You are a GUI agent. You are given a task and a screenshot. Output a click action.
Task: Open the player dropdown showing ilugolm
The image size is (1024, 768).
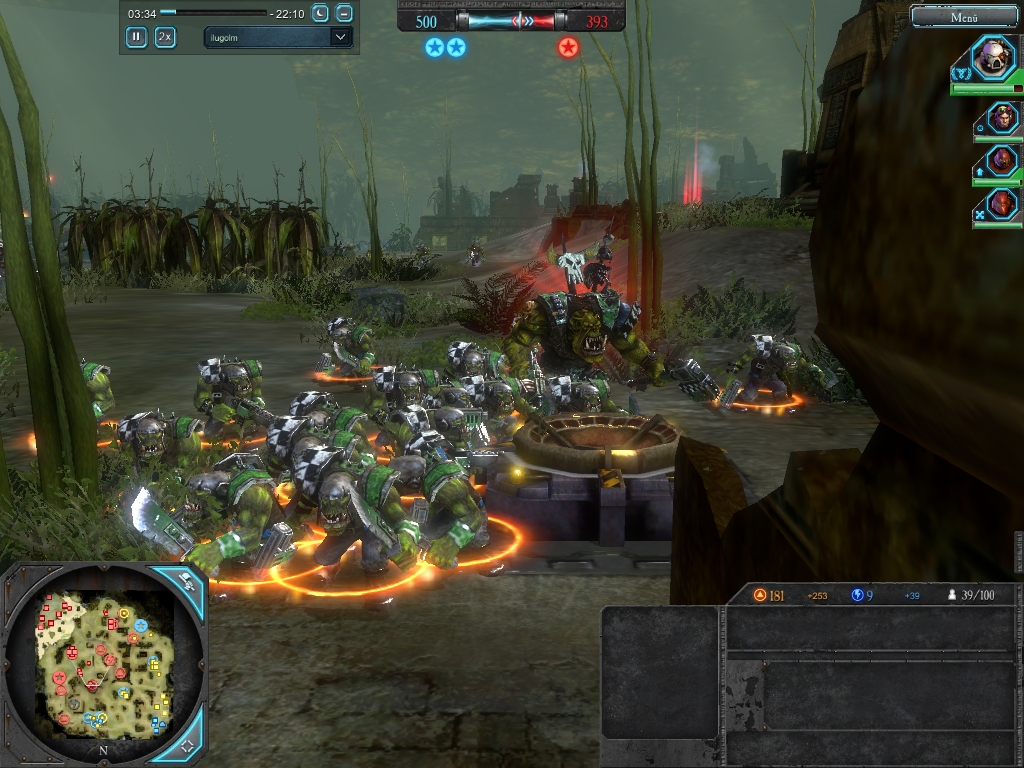277,37
